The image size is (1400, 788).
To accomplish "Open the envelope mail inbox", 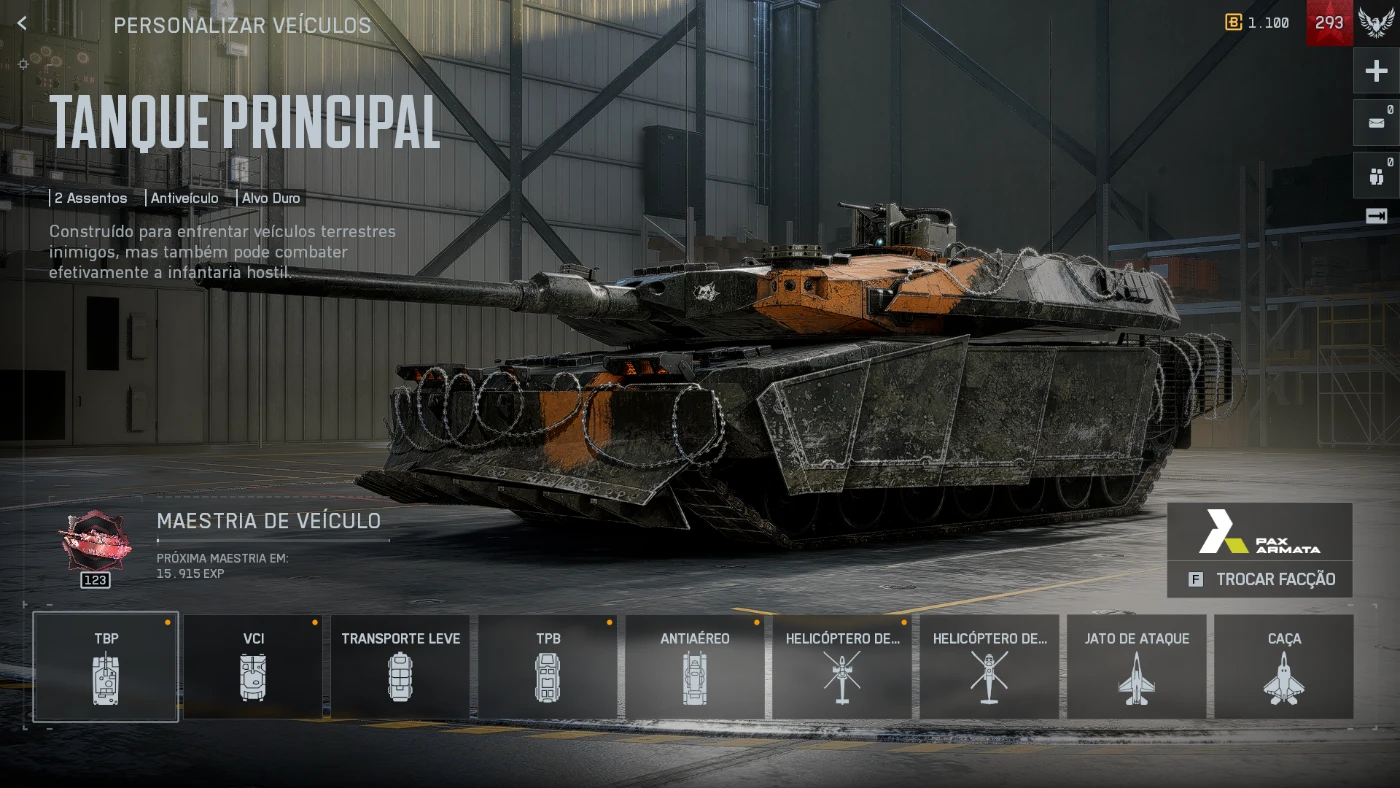I will point(1376,123).
